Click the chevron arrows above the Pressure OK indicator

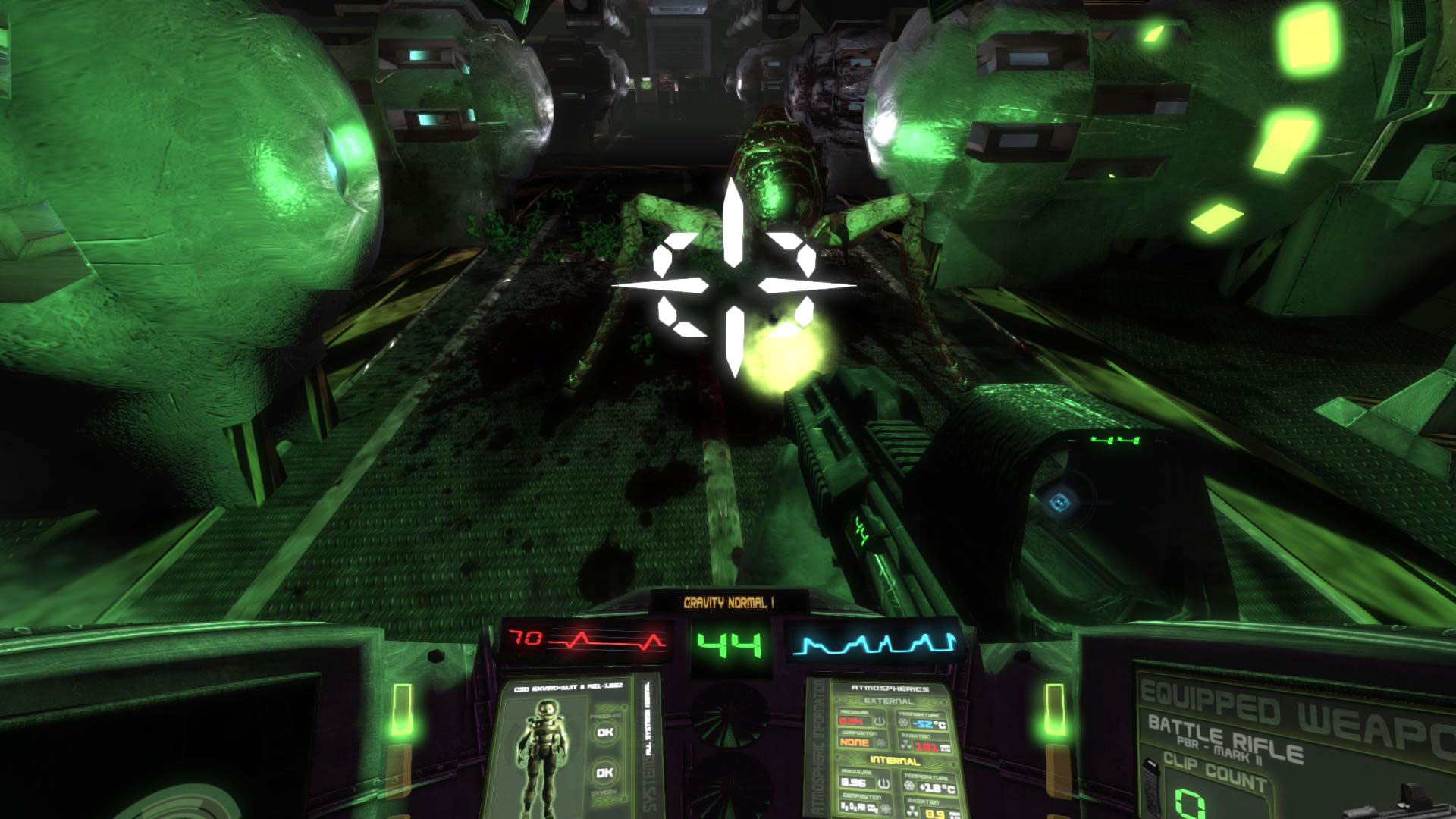[x=604, y=708]
